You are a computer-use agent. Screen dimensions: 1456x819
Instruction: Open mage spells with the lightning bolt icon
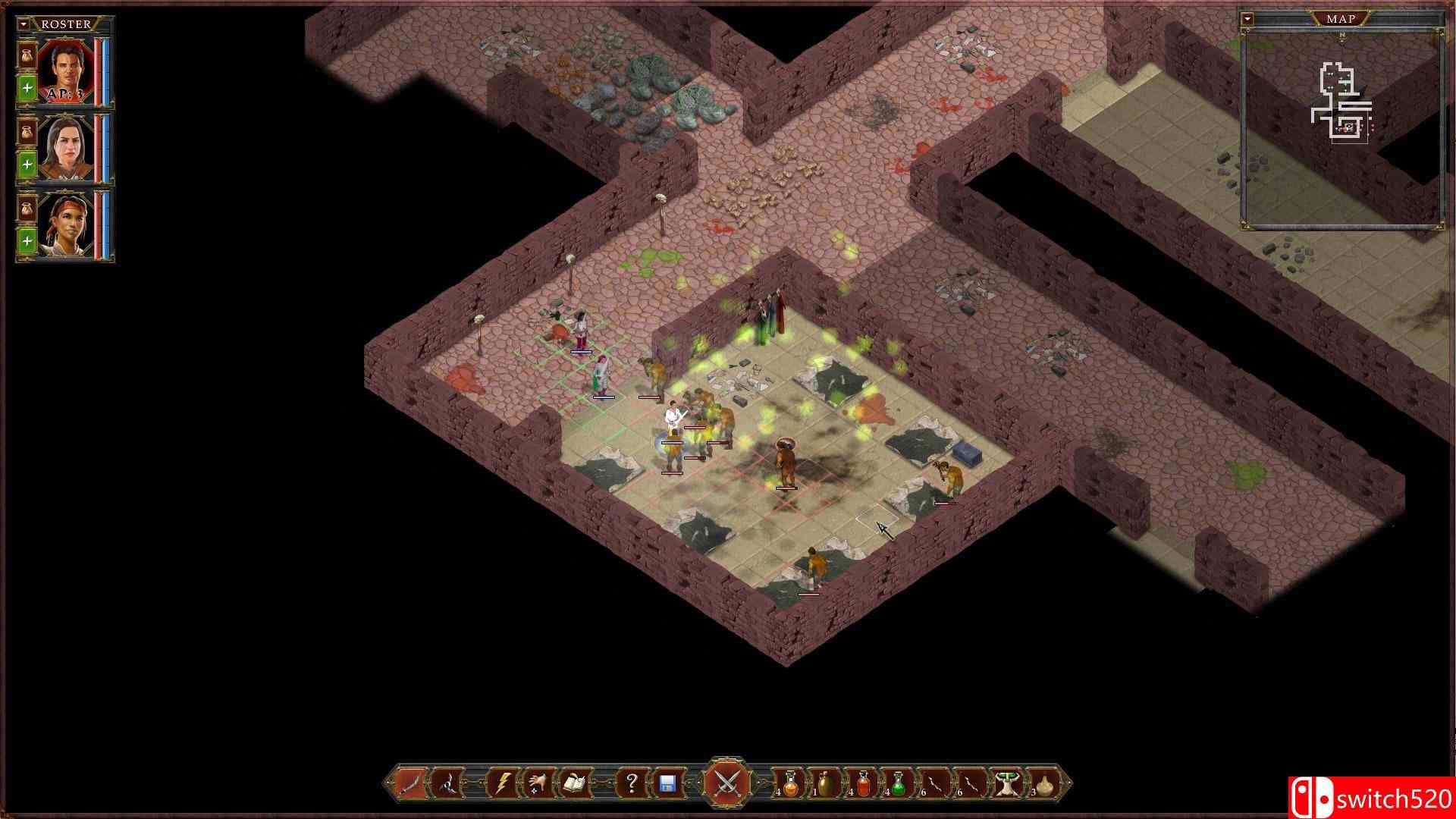501,784
